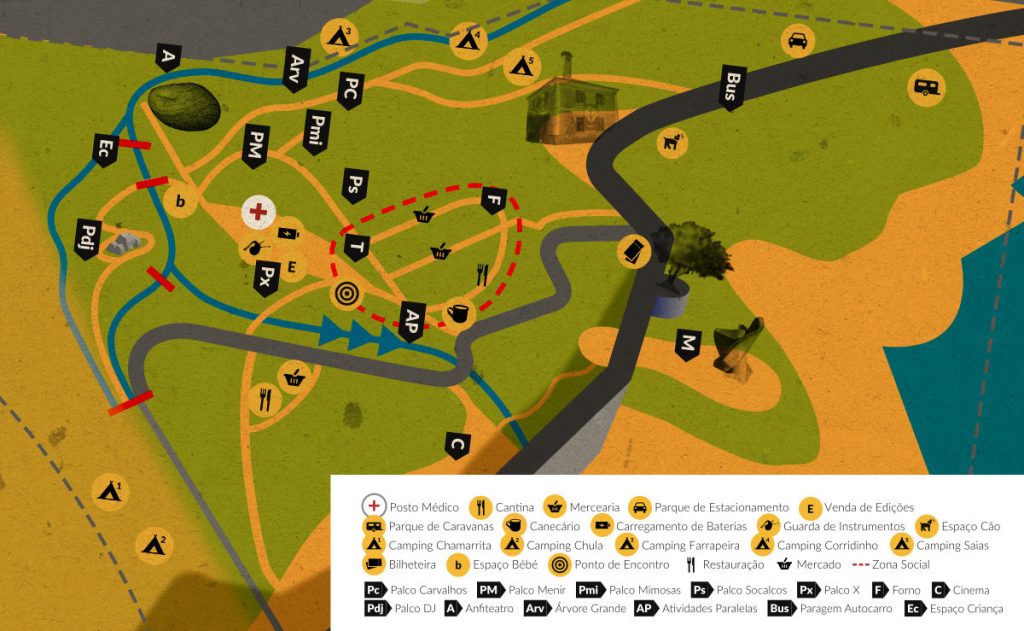Select the M marker on the map
The image size is (1024, 631).
click(688, 344)
